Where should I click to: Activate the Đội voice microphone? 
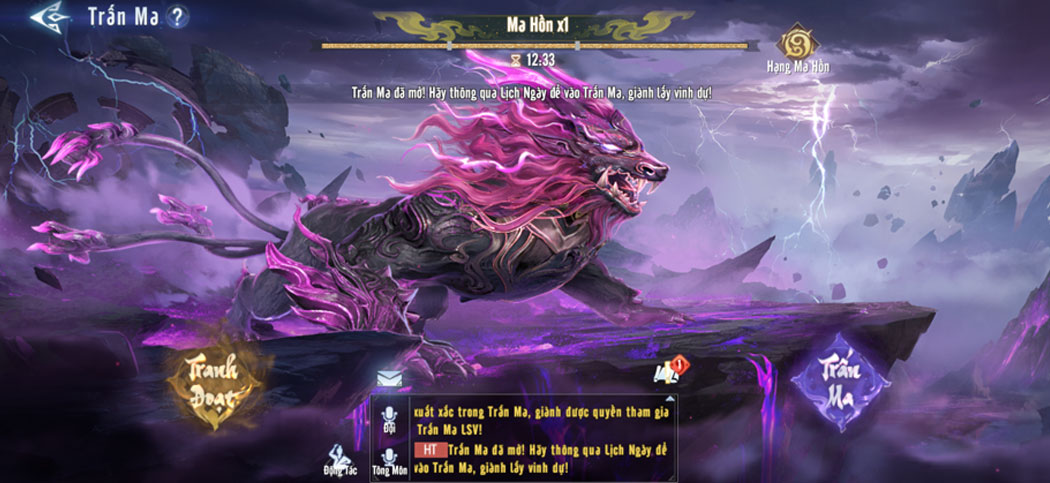click(x=389, y=414)
